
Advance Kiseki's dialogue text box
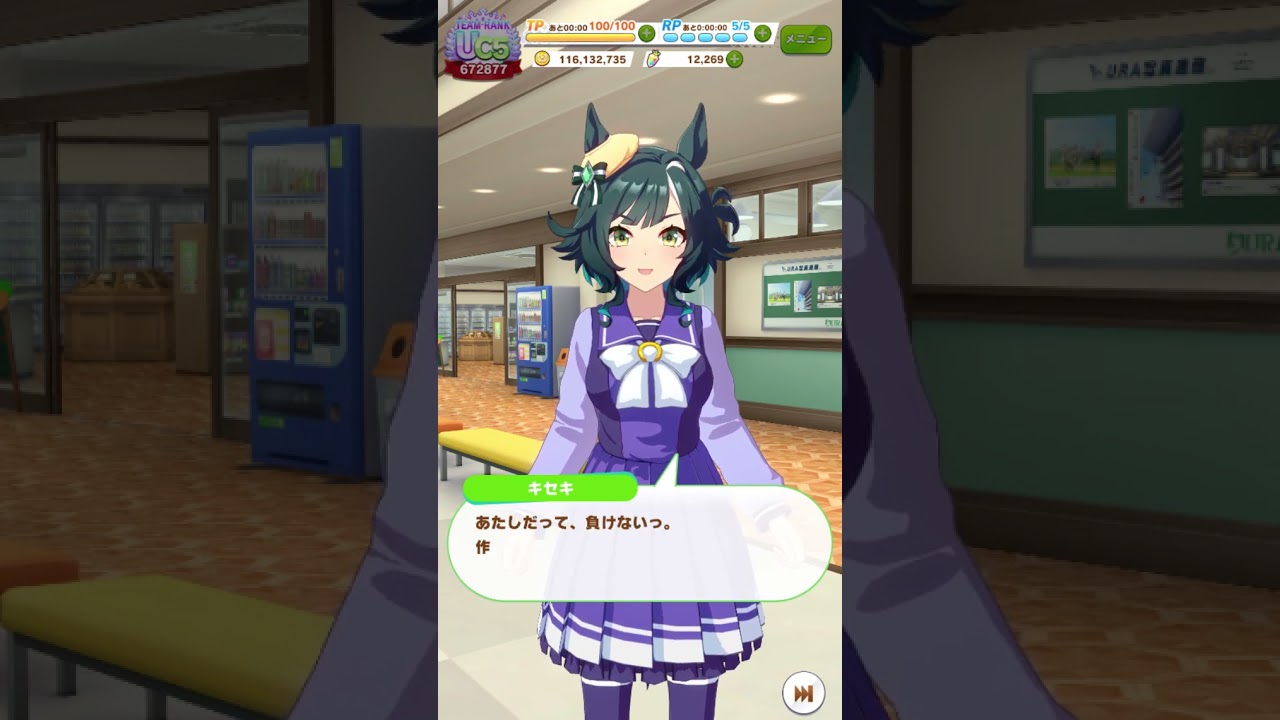[x=639, y=545]
